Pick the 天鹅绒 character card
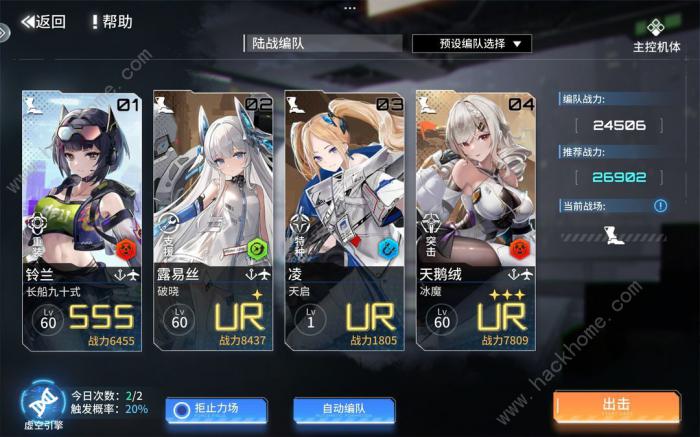This screenshot has height=437, width=700. point(476,220)
